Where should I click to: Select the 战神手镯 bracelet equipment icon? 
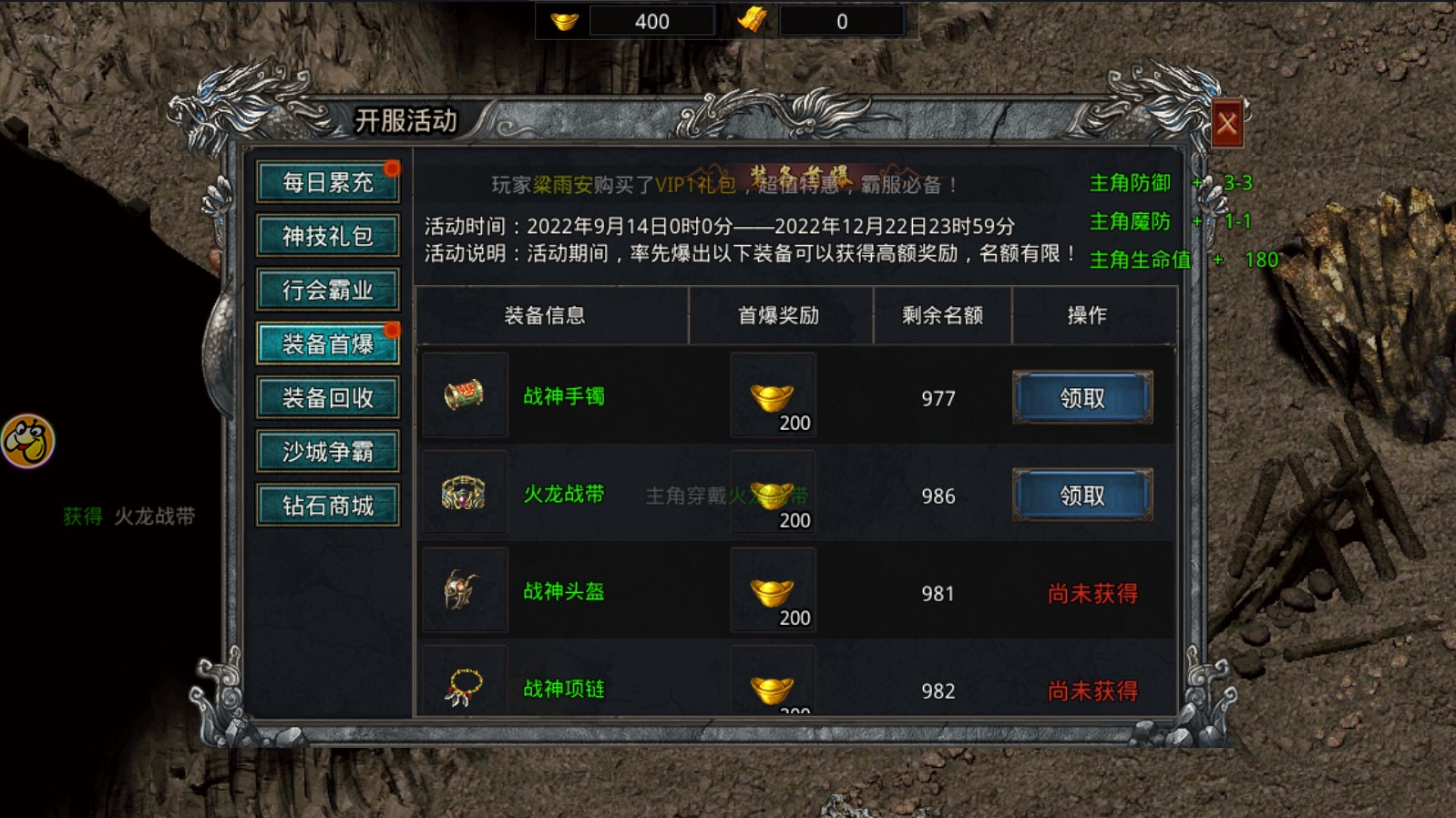click(x=466, y=395)
